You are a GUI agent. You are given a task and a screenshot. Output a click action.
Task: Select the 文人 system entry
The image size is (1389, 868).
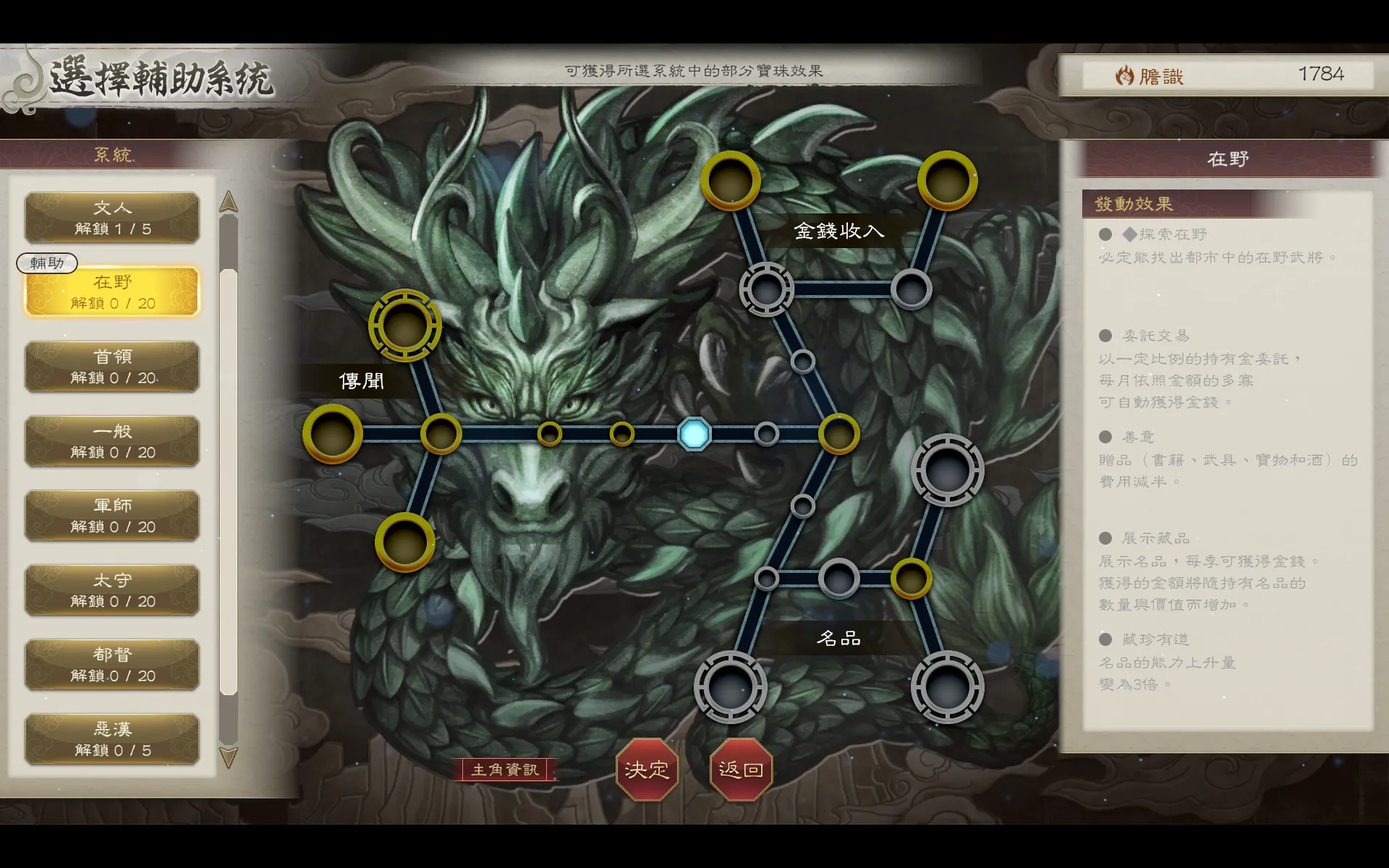(x=112, y=218)
